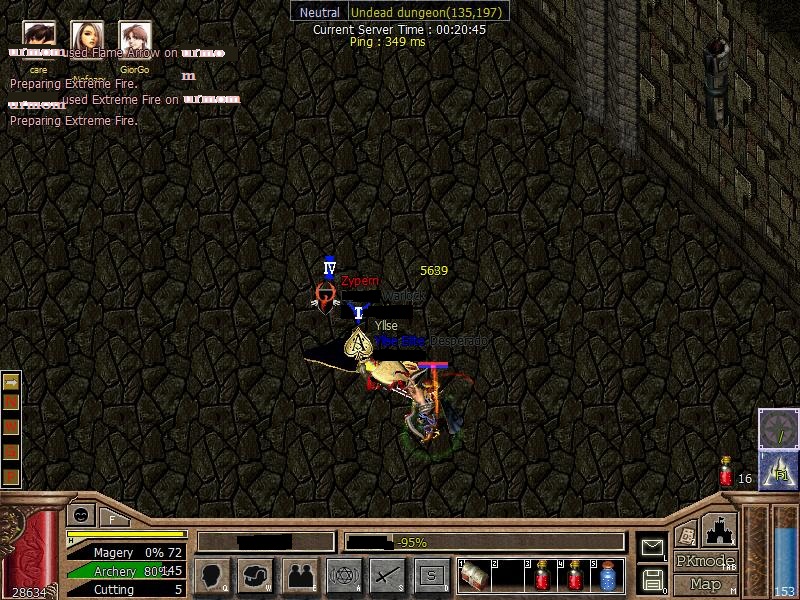800x600 pixels.
Task: Open the two-figures party button
Action: pyautogui.click(x=299, y=575)
